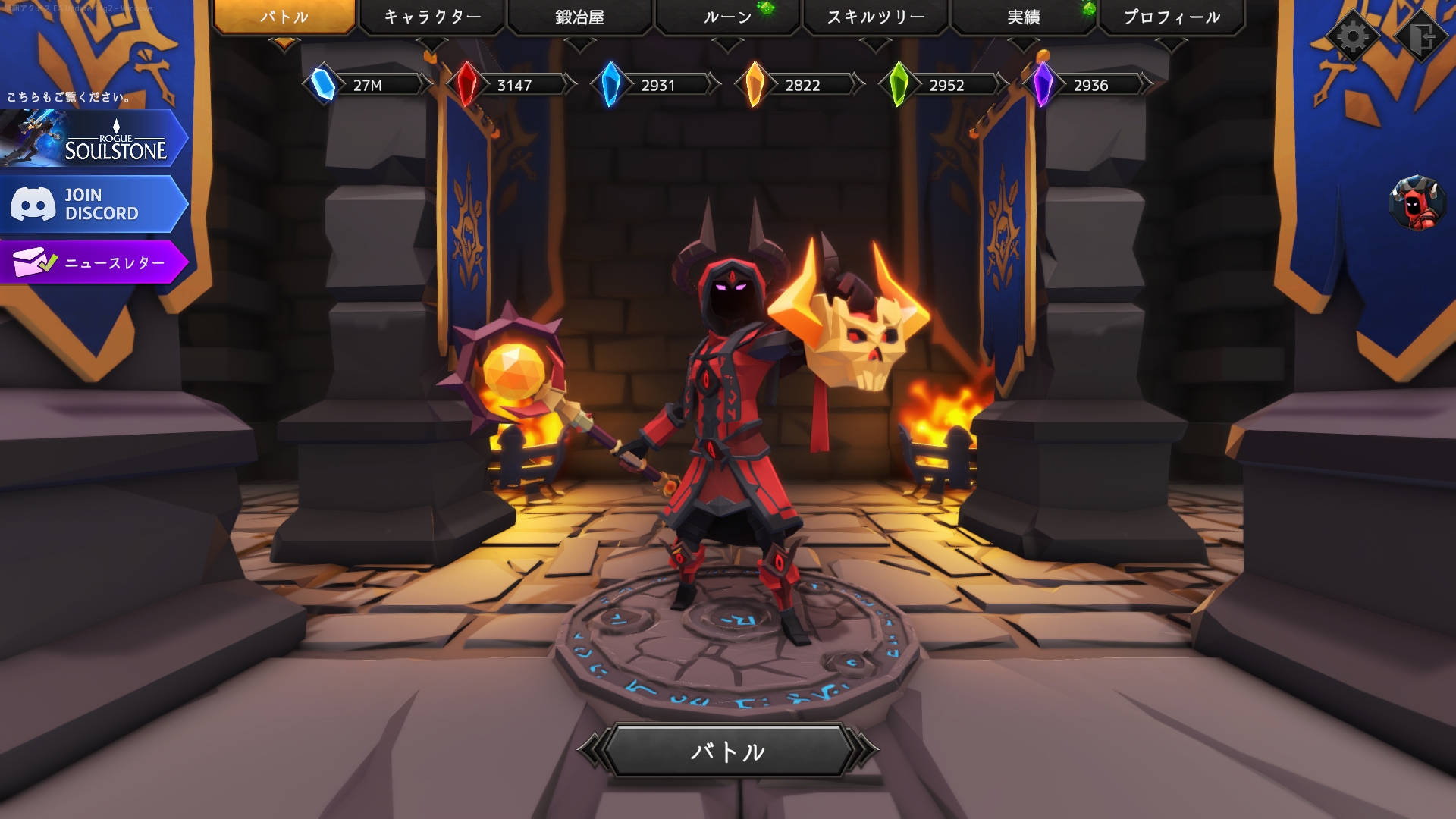Open the スキルツリー tab

pyautogui.click(x=875, y=17)
